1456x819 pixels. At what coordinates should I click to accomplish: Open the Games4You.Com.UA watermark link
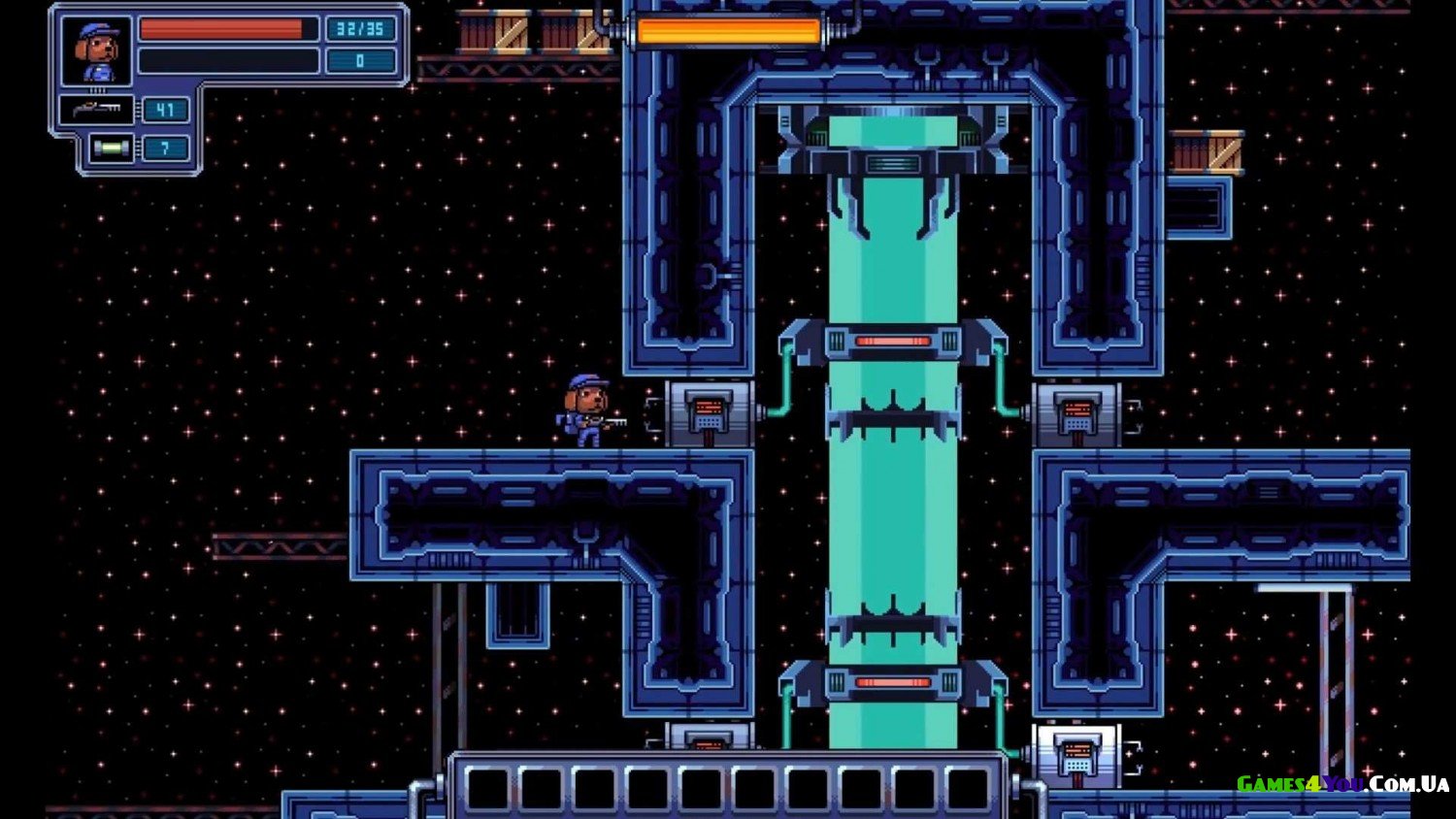pos(1341,784)
